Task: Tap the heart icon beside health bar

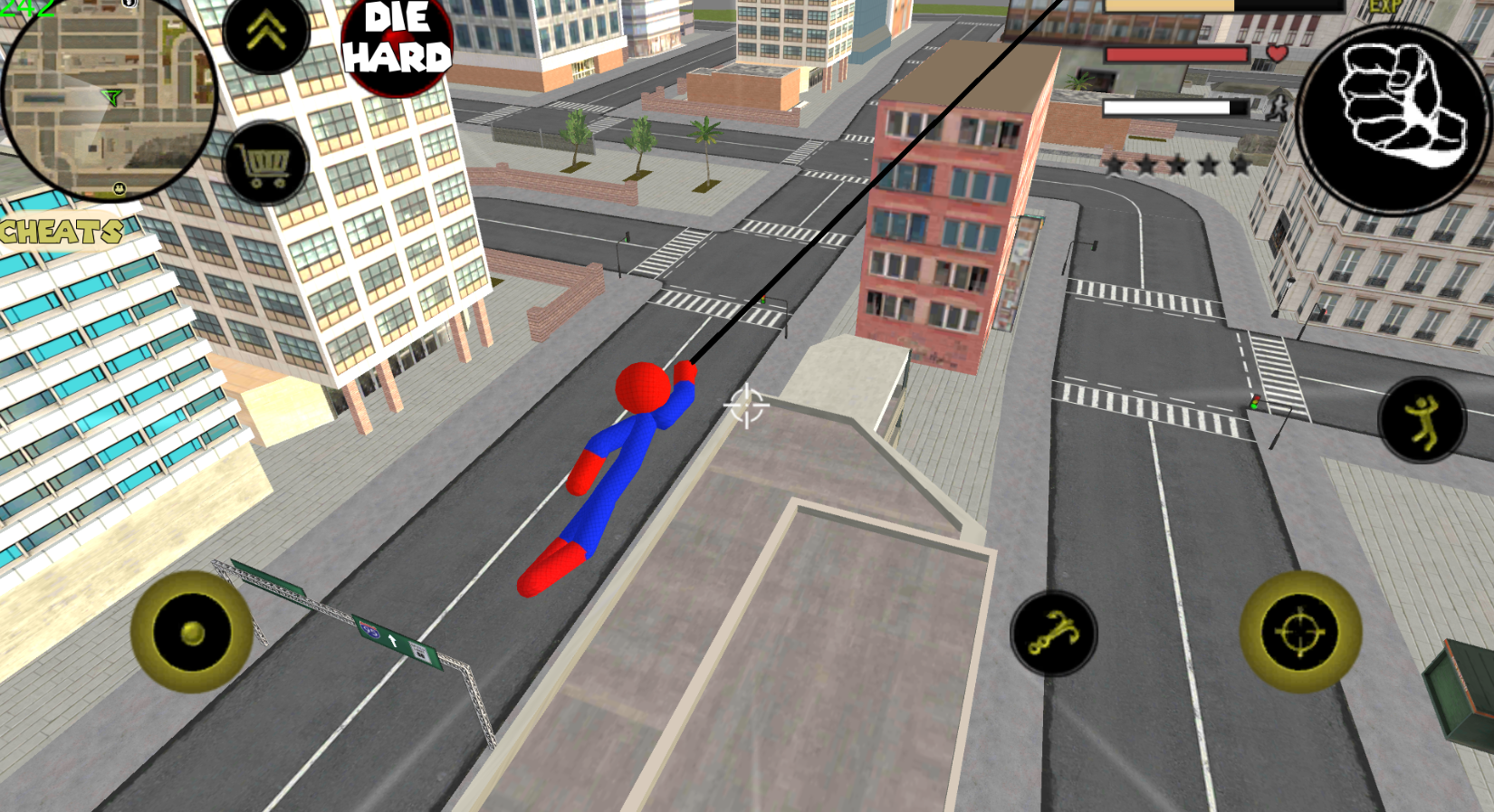Action: (1277, 53)
